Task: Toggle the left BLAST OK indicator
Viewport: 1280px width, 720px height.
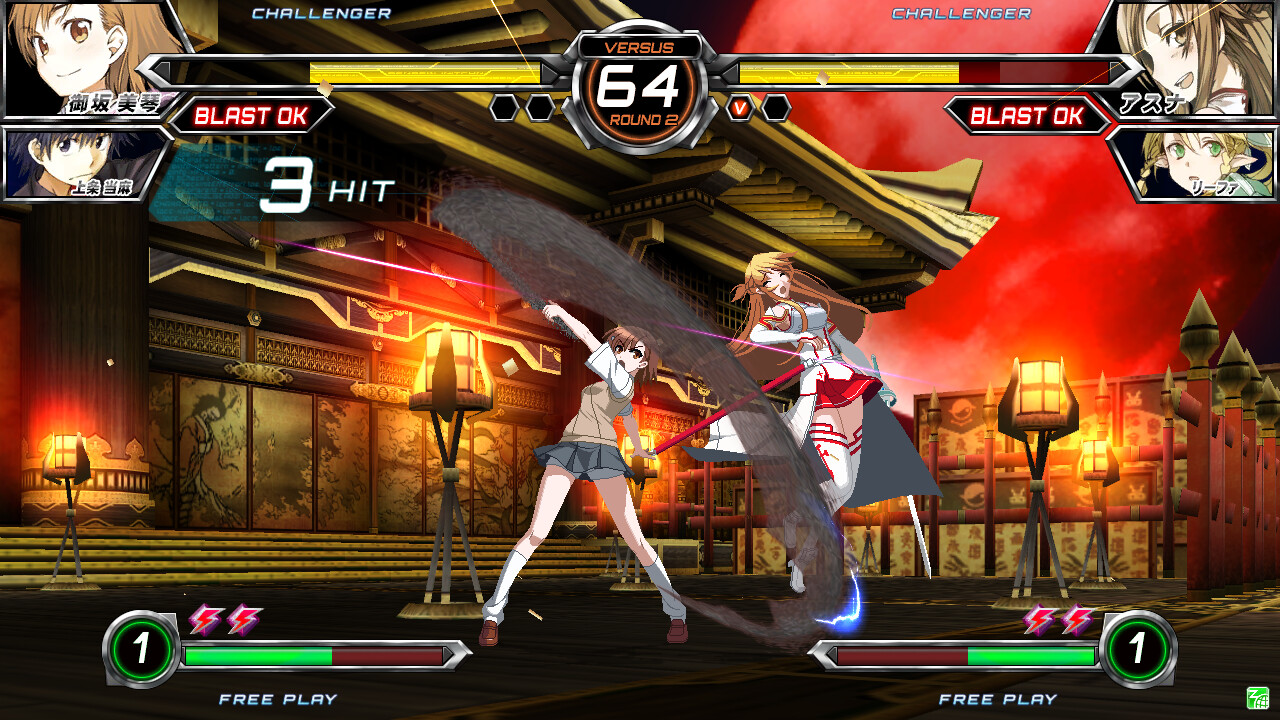Action: 253,113
